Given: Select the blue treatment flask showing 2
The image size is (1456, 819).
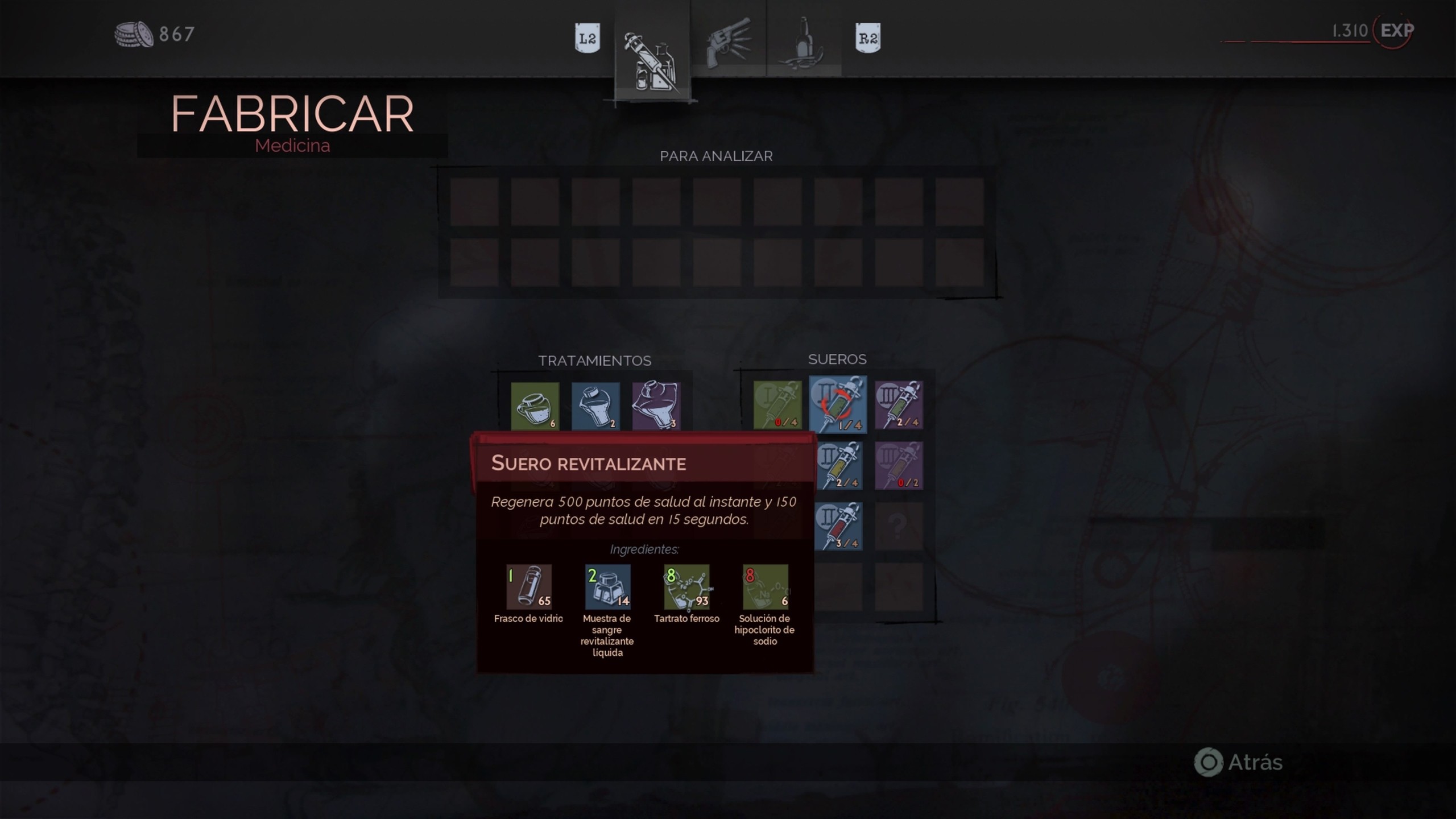Looking at the screenshot, I should click(595, 406).
